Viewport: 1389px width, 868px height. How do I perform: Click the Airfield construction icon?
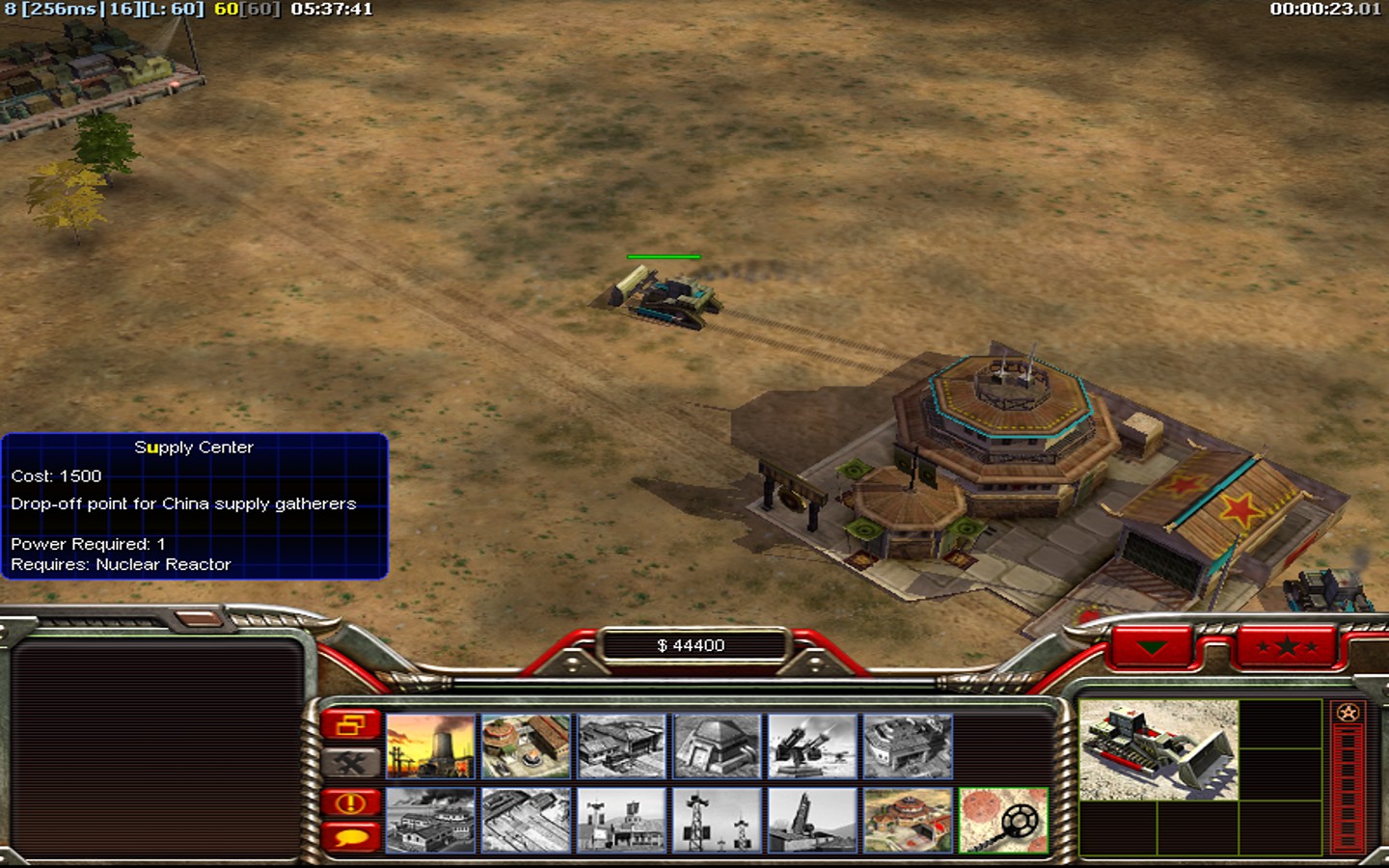coord(526,821)
